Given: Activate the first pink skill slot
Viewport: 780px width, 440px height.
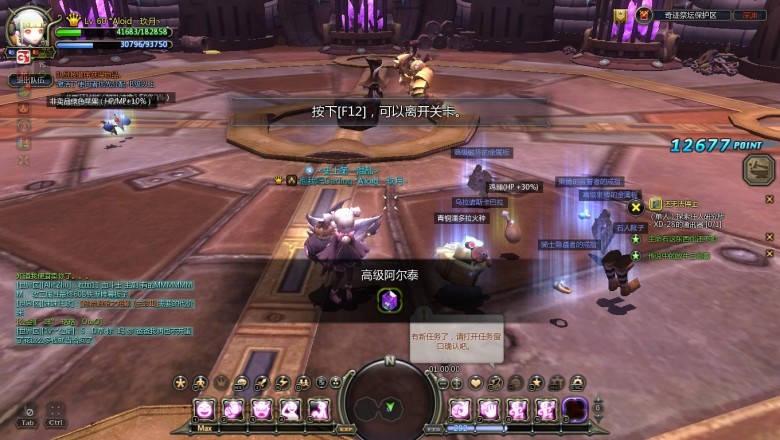Looking at the screenshot, I should tap(204, 409).
